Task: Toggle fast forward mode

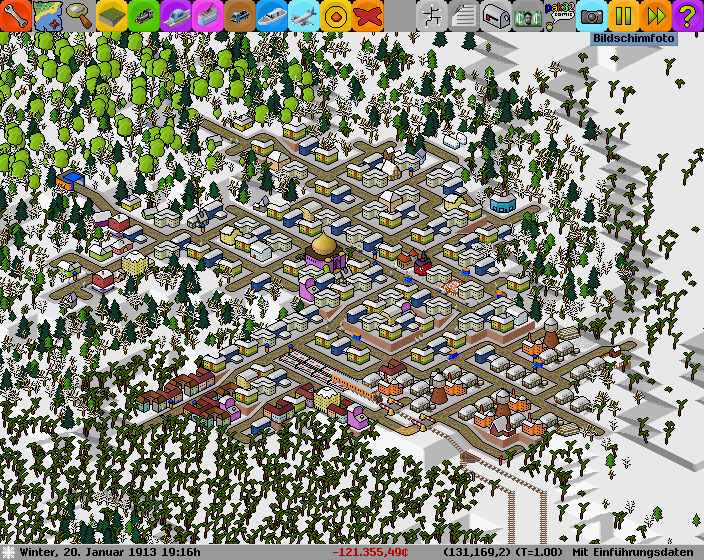Action: (655, 15)
